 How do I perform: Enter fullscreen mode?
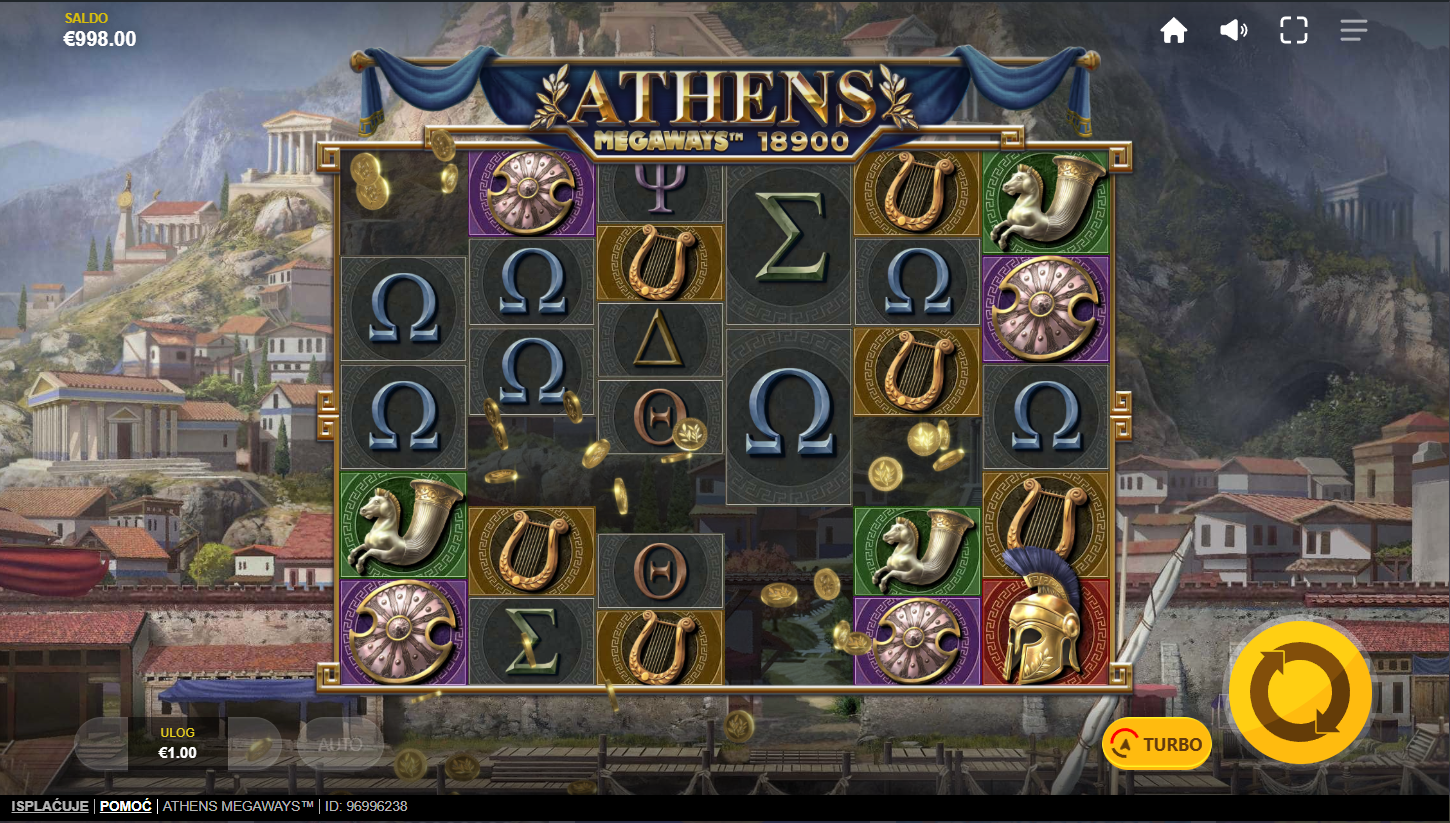click(1294, 31)
